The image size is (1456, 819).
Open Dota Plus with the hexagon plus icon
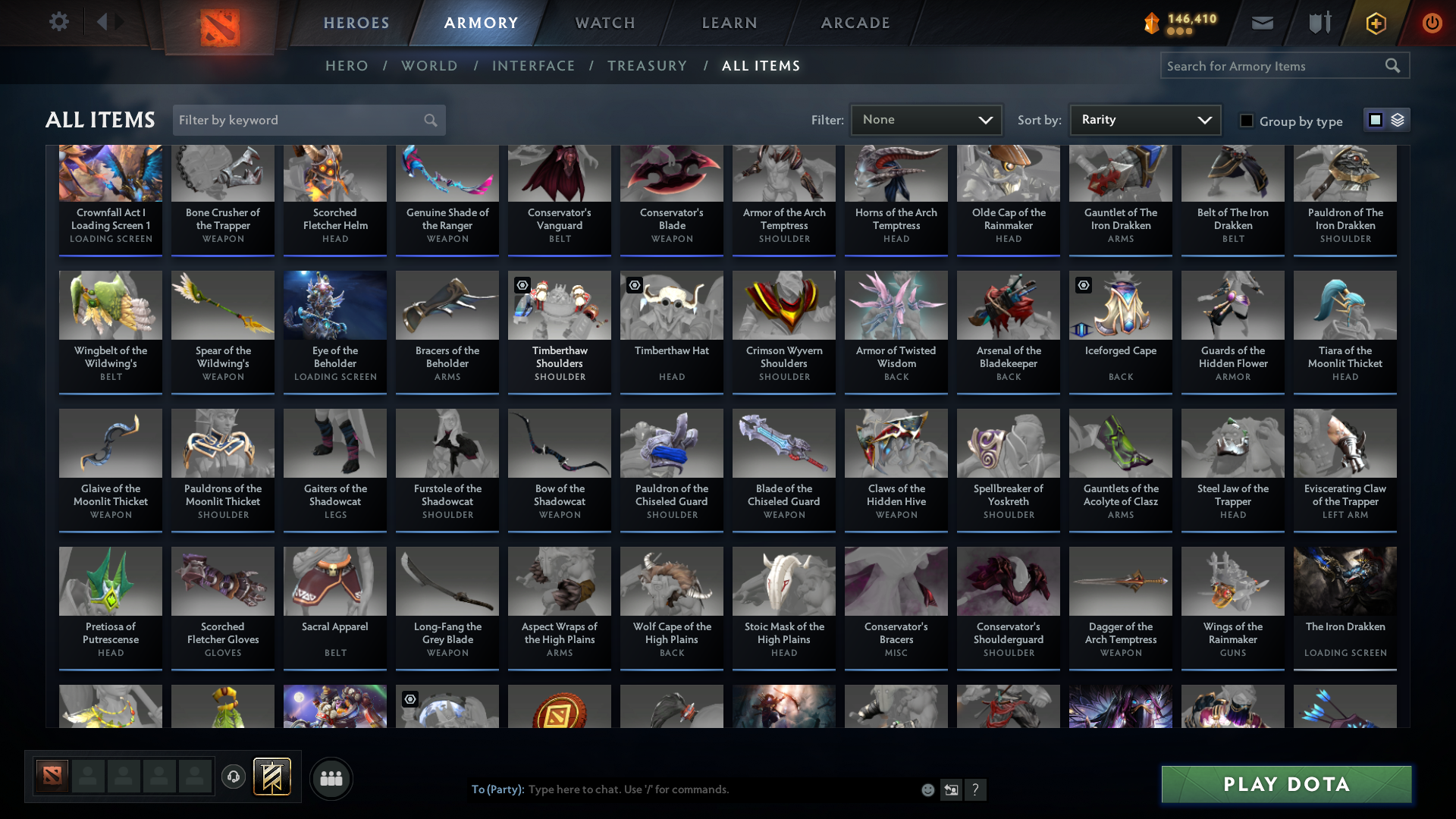(1375, 23)
